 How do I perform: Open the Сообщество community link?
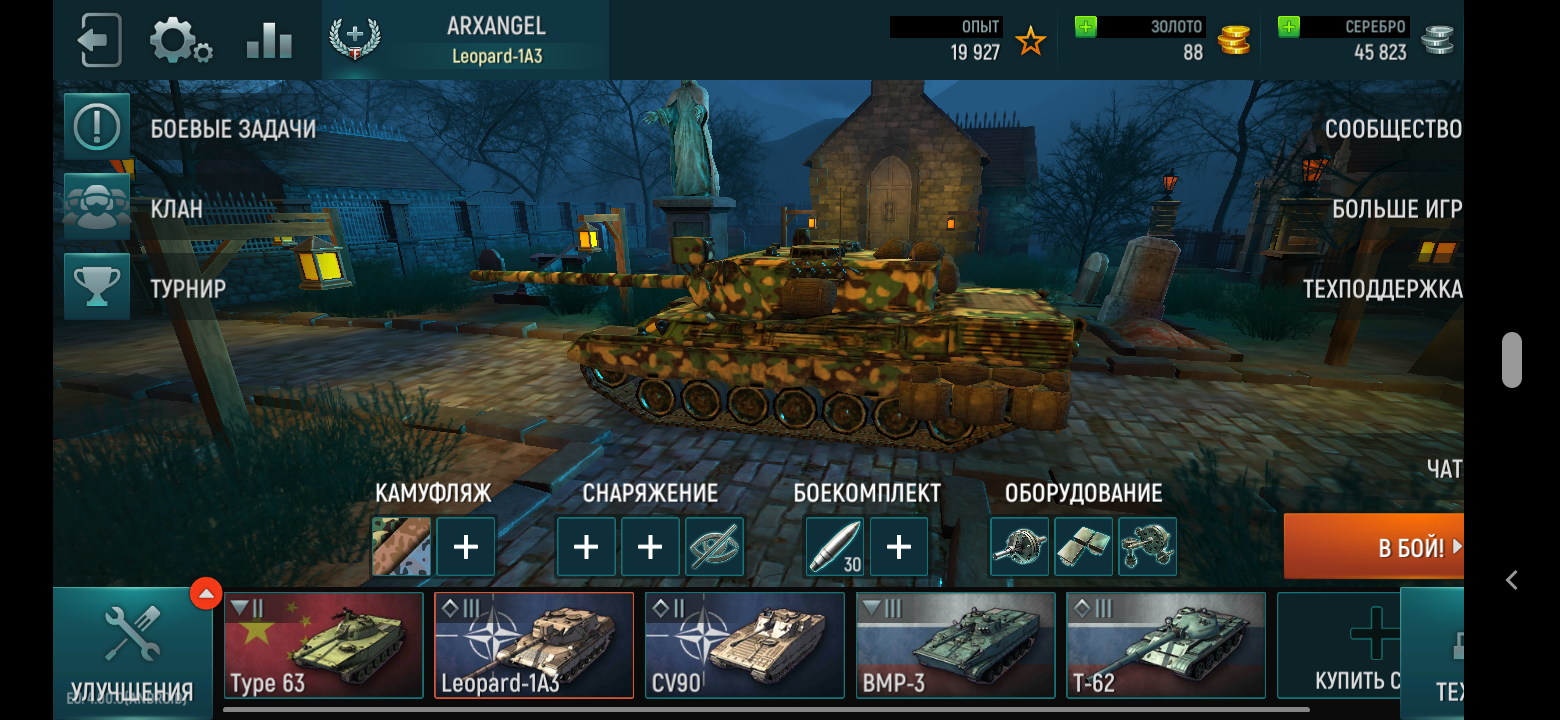click(1392, 129)
